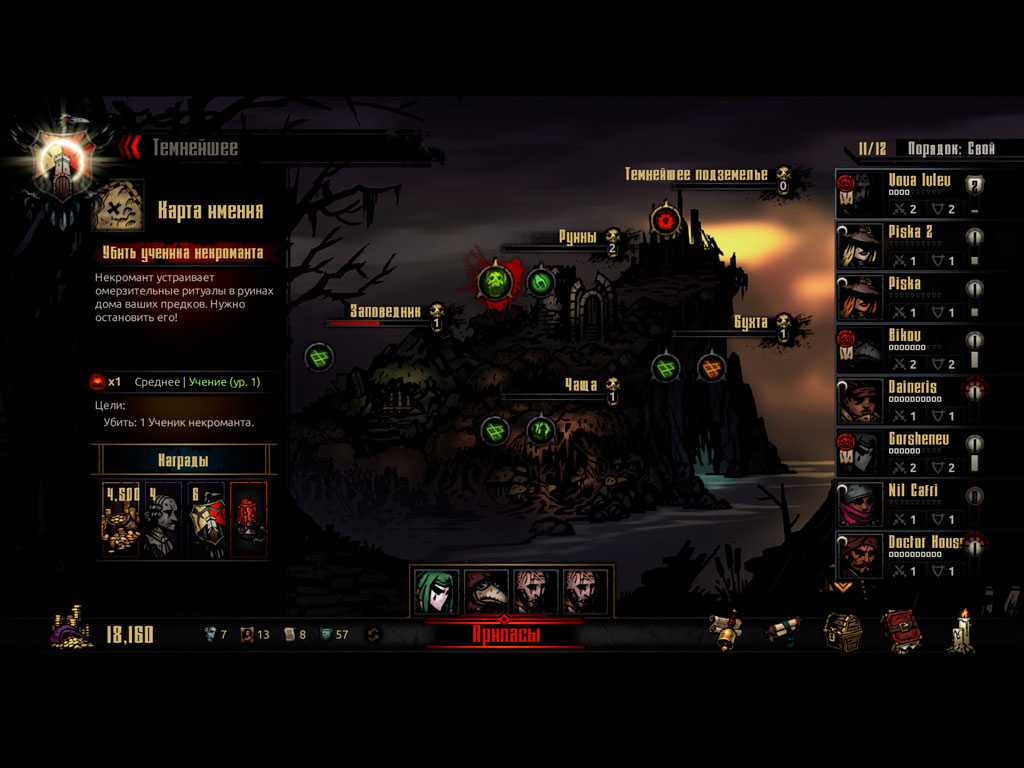The image size is (1024, 768).
Task: Open the treasure chest inventory icon
Action: [842, 632]
